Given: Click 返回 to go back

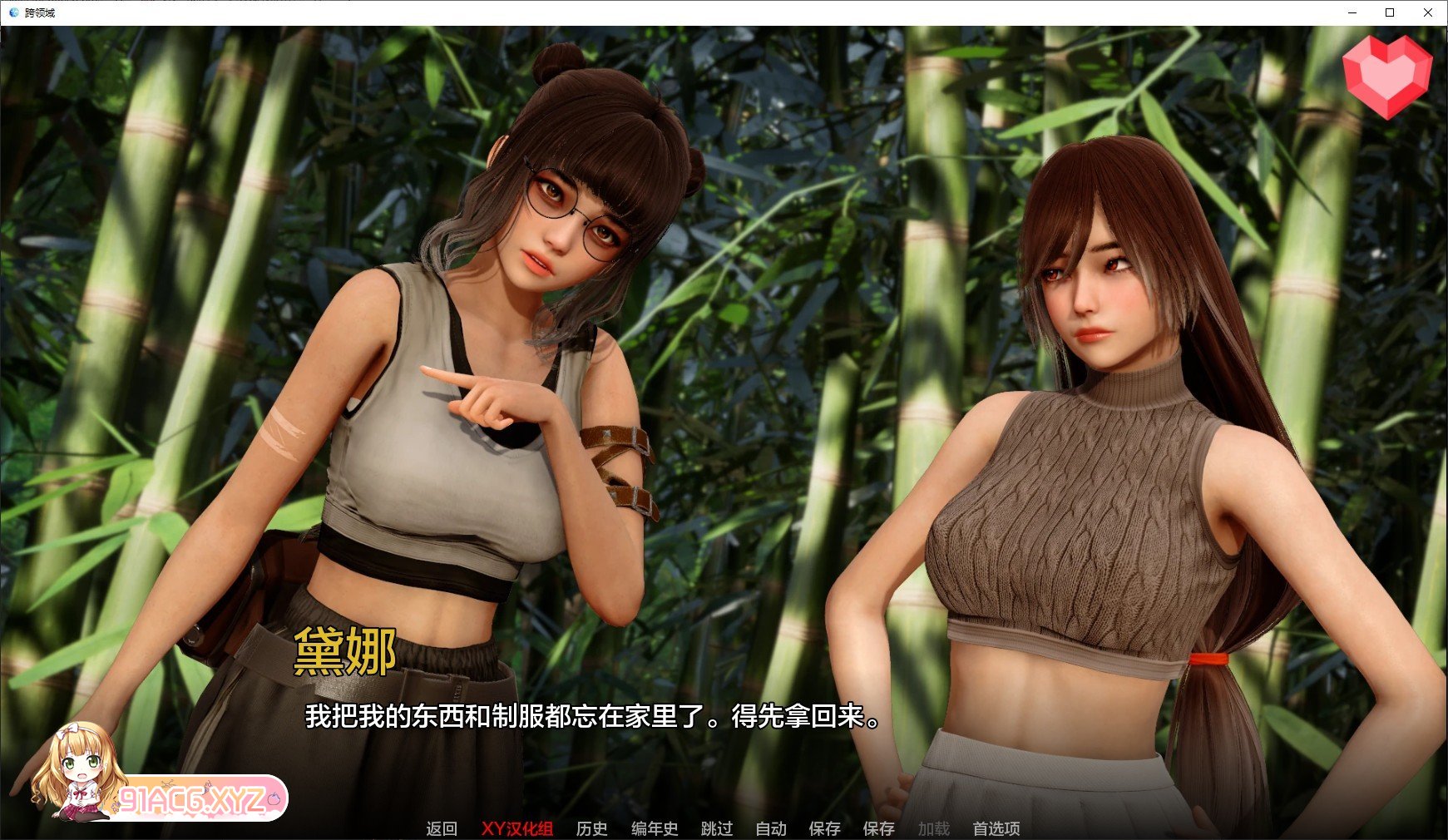Looking at the screenshot, I should 443,828.
